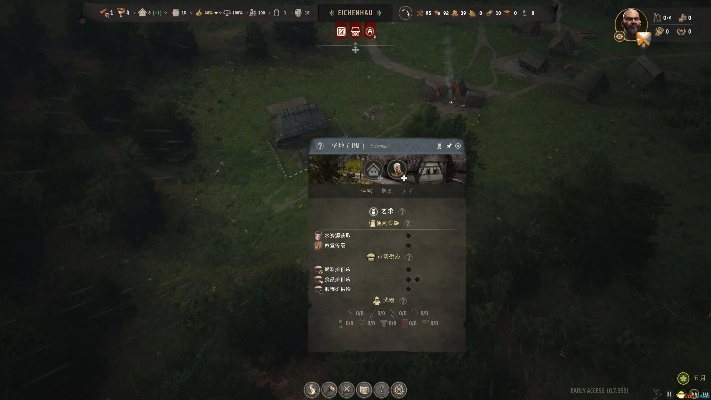The height and width of the screenshot is (400, 711).
Task: Click the middle red alert icon under Eichenhau
Action: (x=355, y=32)
